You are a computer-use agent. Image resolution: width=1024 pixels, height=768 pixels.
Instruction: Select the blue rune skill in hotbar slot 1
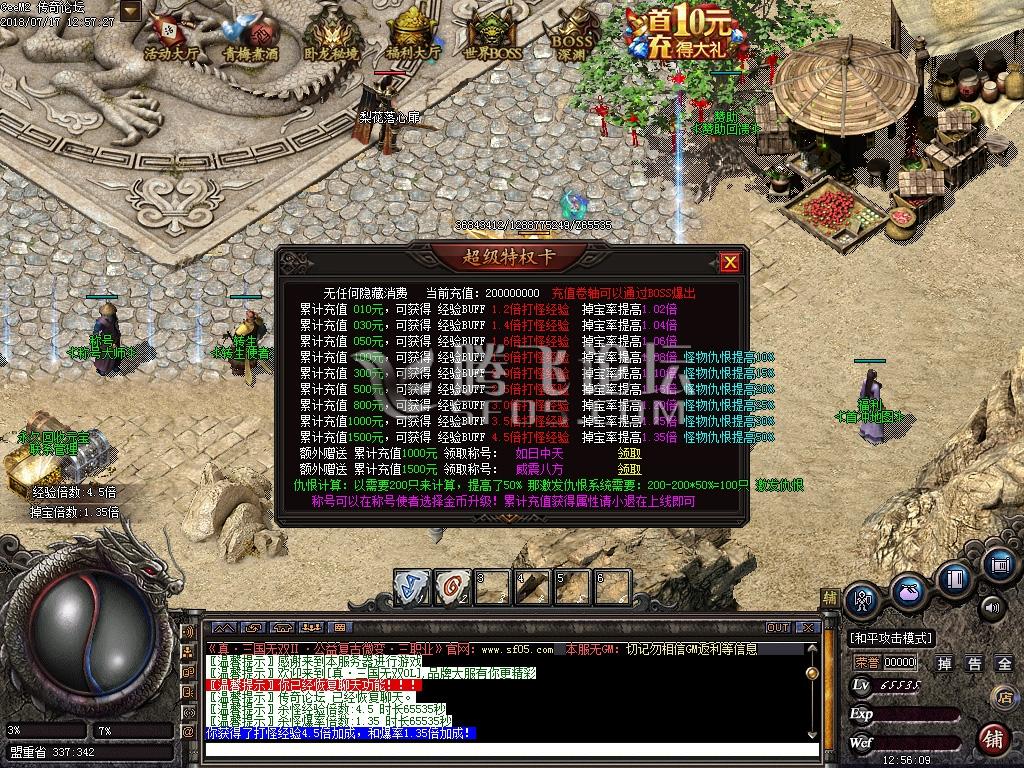[x=411, y=585]
